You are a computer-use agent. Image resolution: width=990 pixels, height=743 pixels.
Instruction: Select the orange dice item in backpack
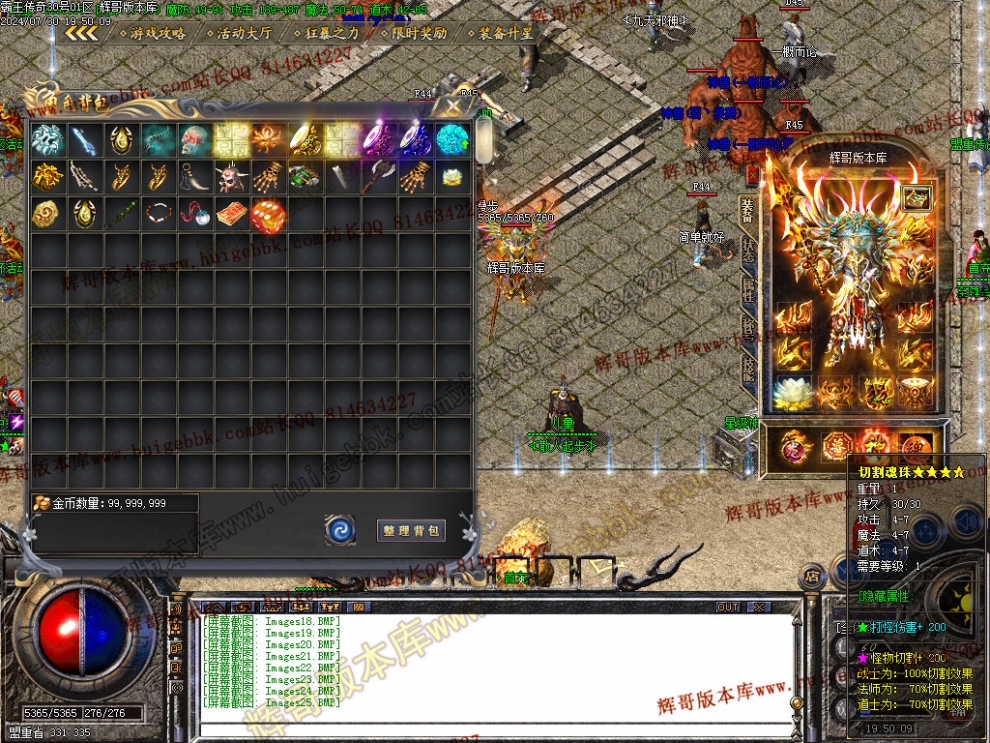[x=267, y=214]
